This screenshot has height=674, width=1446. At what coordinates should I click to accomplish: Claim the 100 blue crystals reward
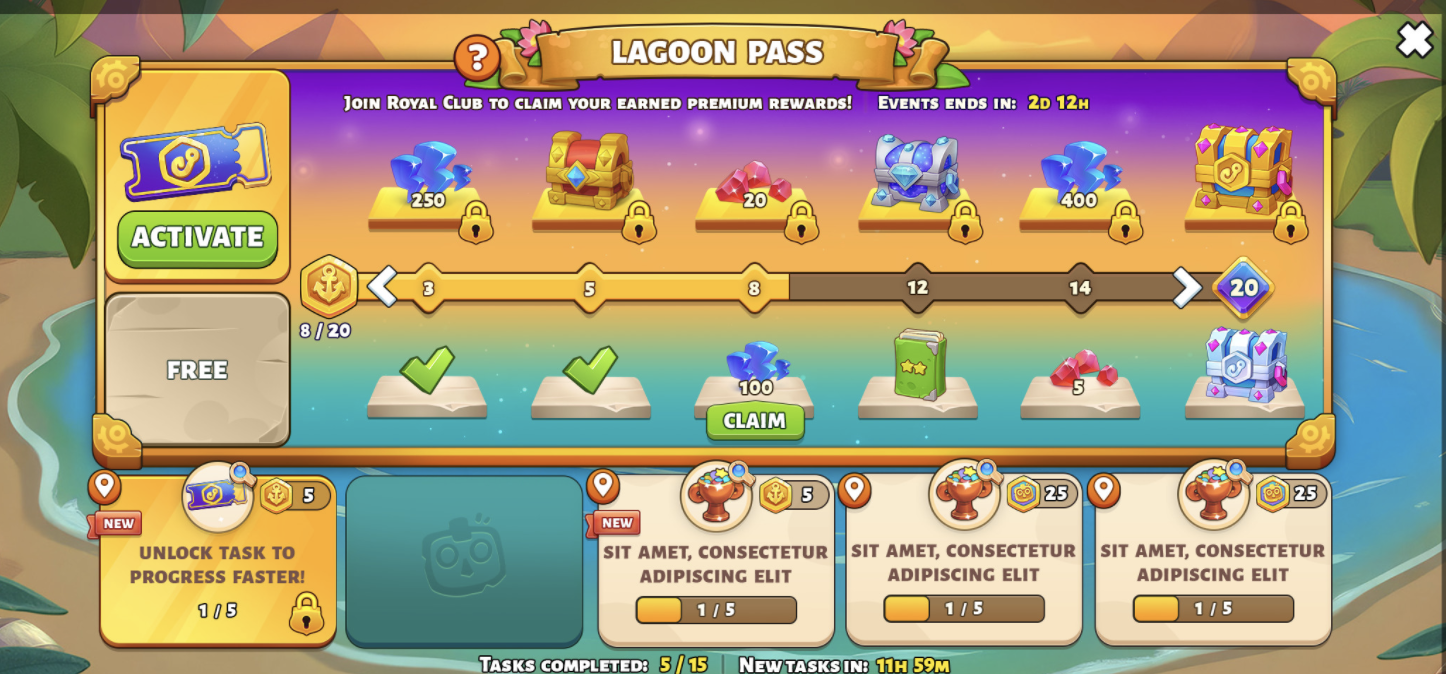tap(755, 421)
